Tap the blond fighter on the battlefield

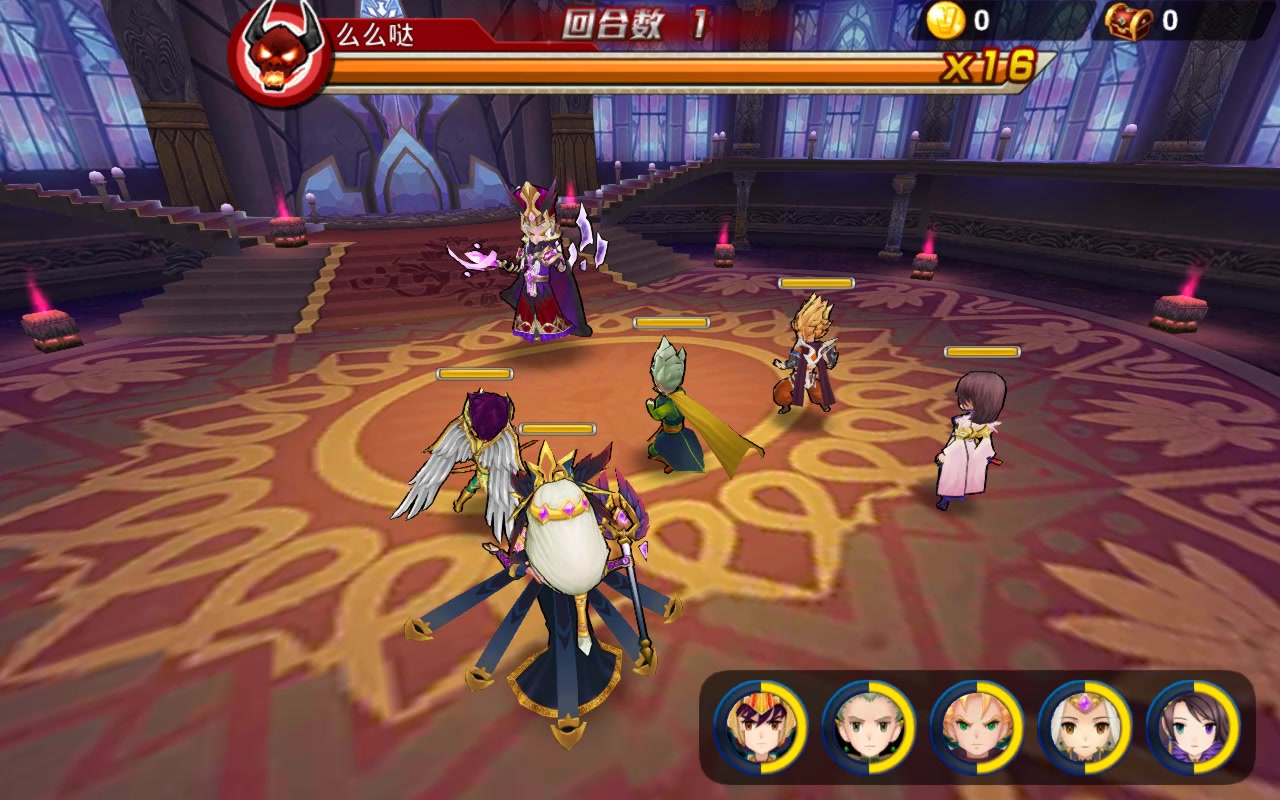coord(810,360)
